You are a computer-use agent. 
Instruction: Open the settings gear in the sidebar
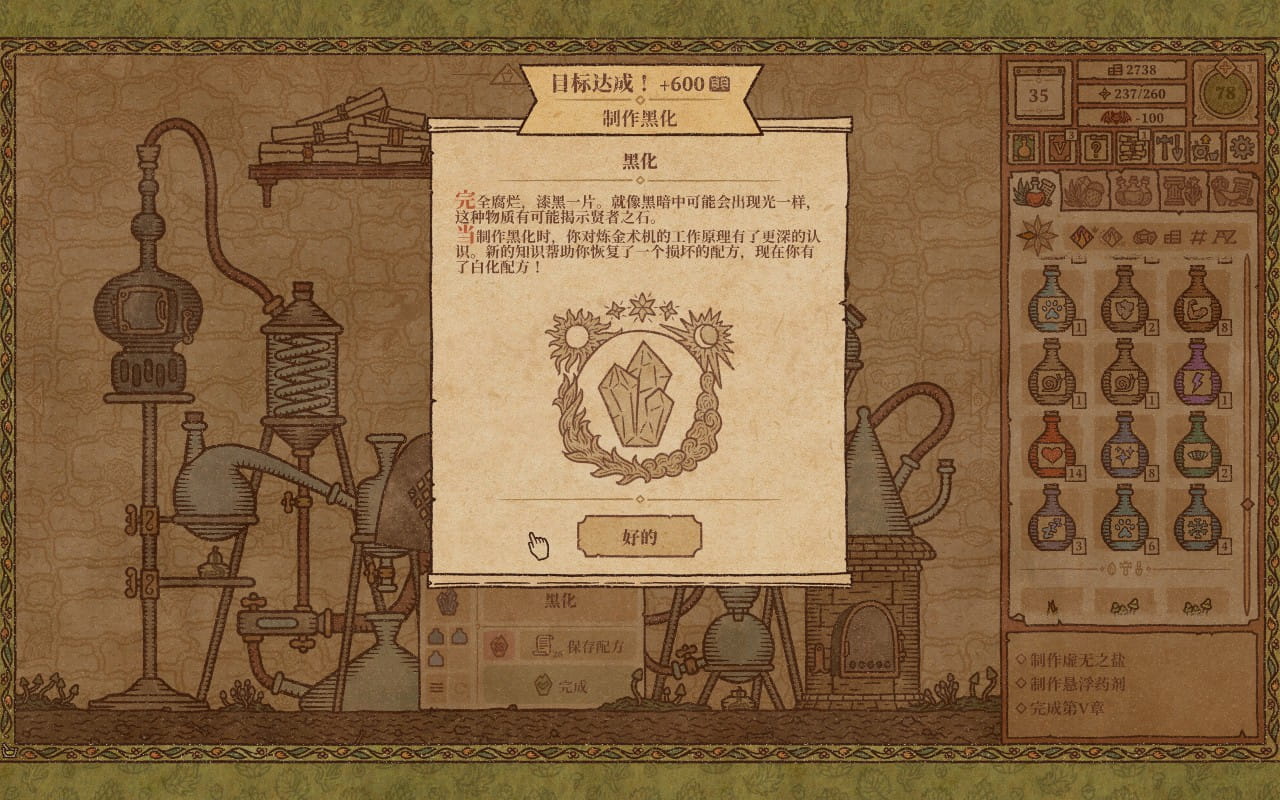coord(1241,148)
